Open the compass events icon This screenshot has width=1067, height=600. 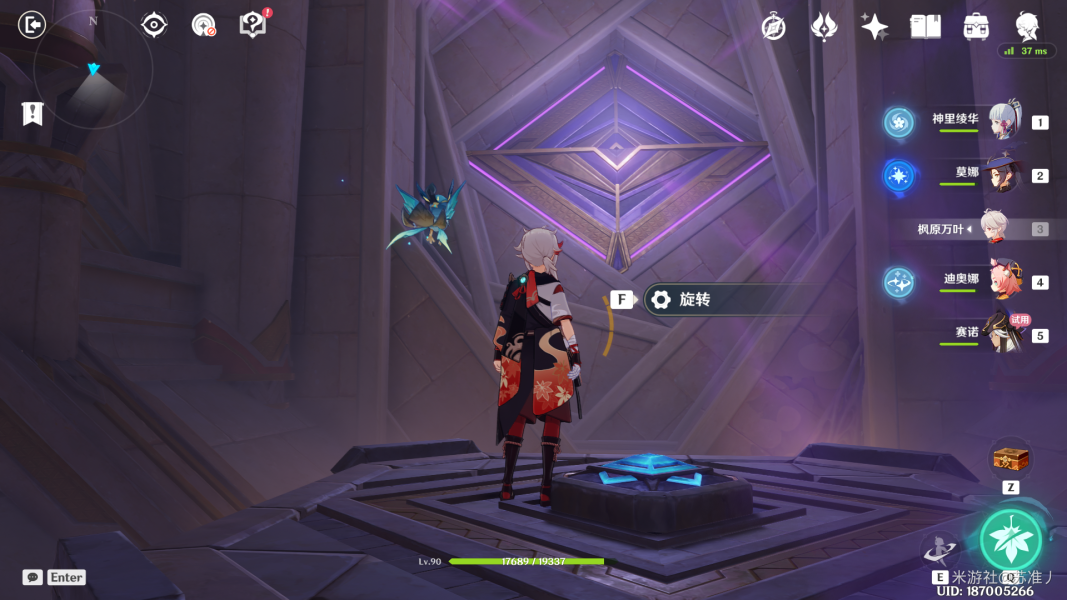[773, 27]
